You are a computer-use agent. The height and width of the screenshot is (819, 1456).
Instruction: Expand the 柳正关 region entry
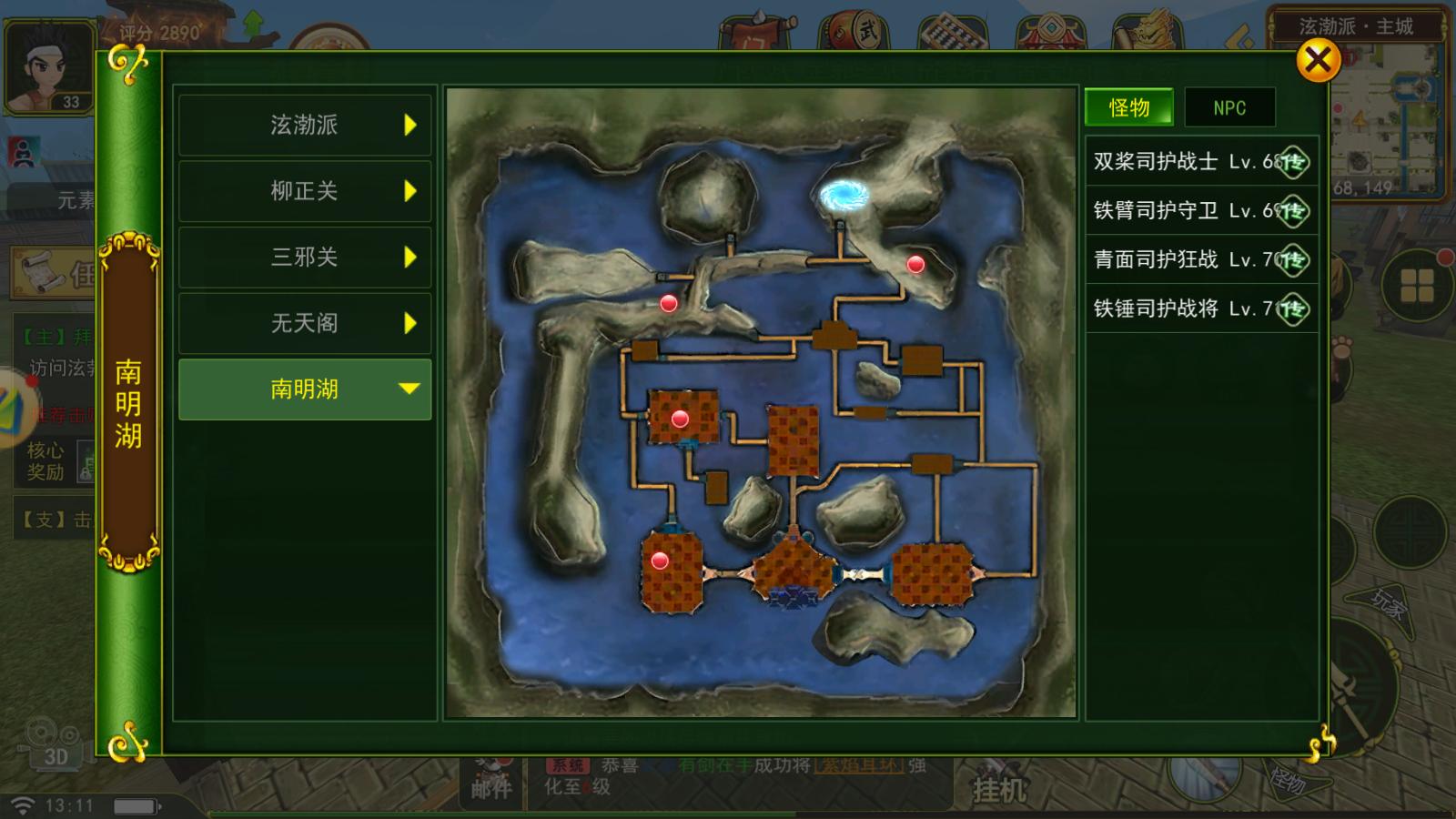coord(305,191)
